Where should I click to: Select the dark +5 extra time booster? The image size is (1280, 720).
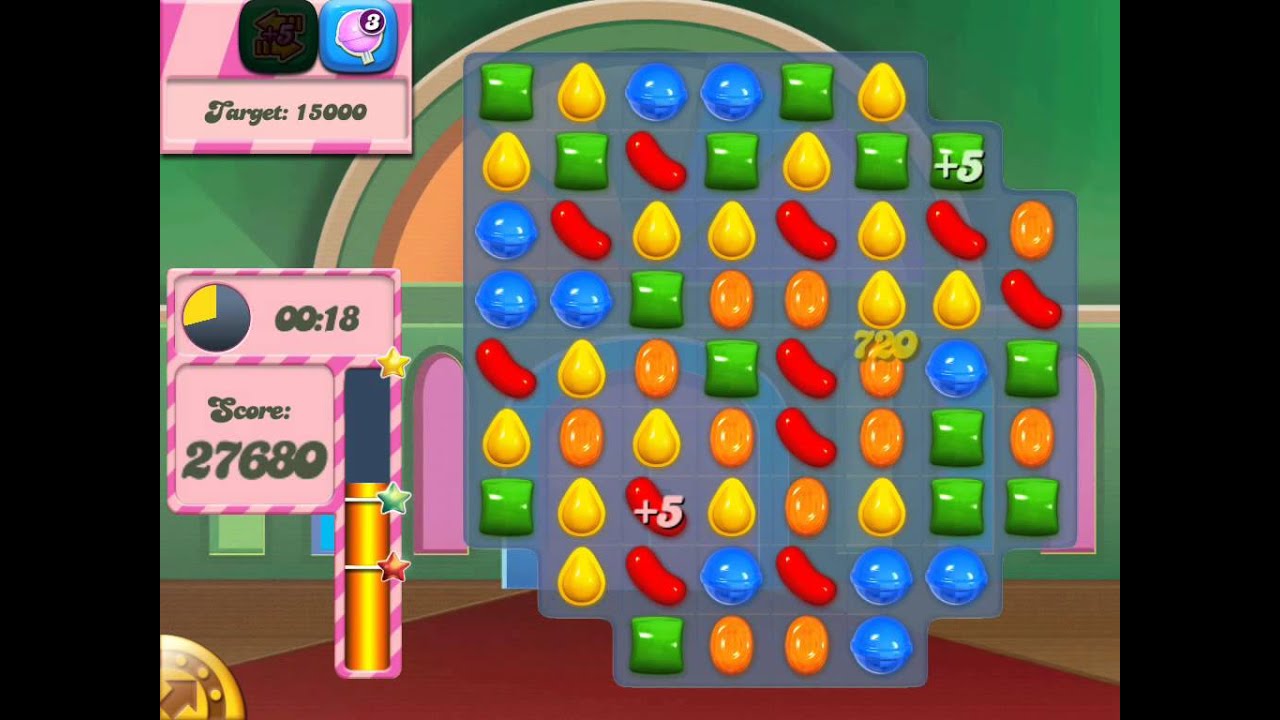[278, 38]
